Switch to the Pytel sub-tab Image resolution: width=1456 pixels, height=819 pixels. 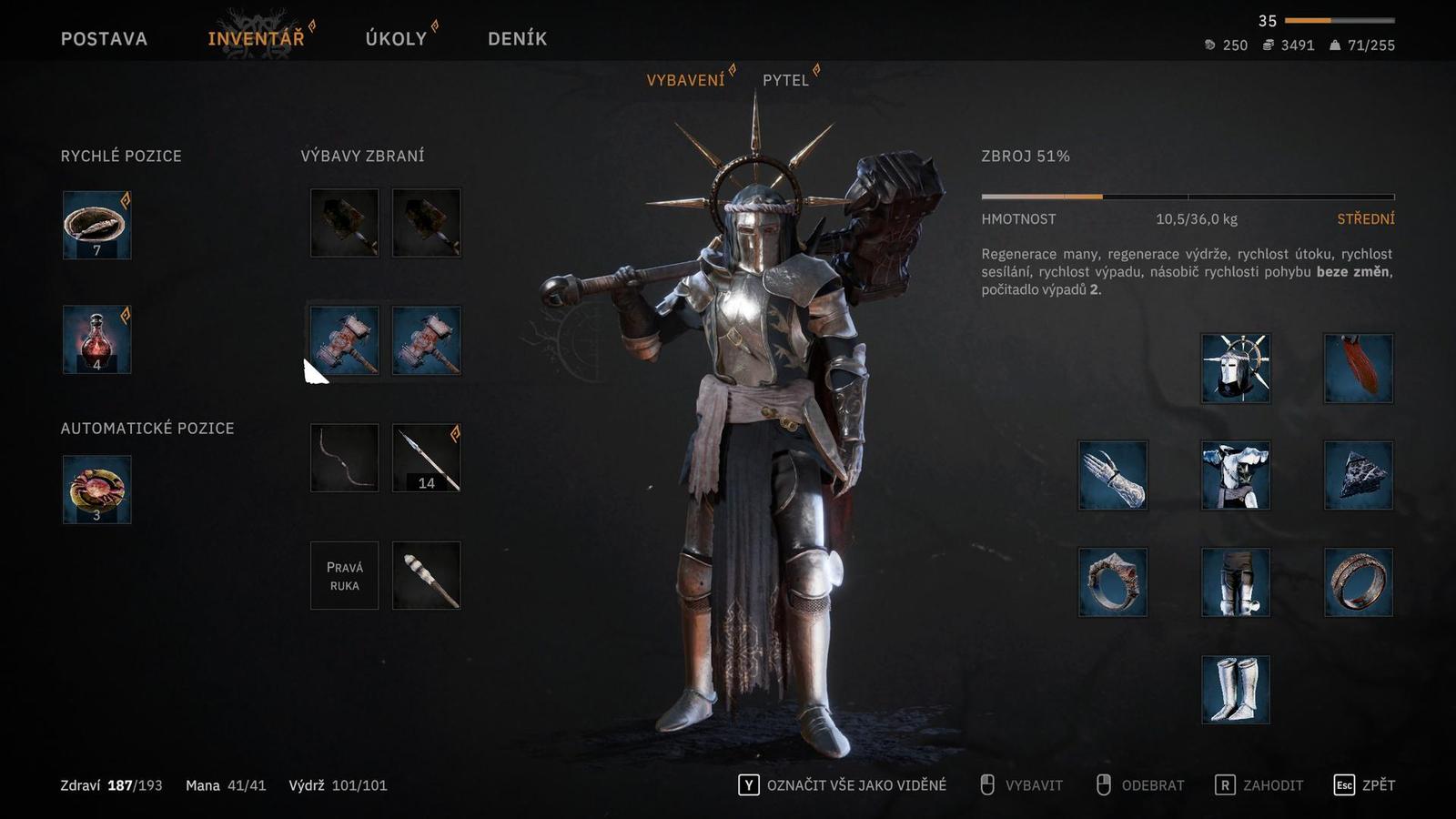[x=785, y=80]
